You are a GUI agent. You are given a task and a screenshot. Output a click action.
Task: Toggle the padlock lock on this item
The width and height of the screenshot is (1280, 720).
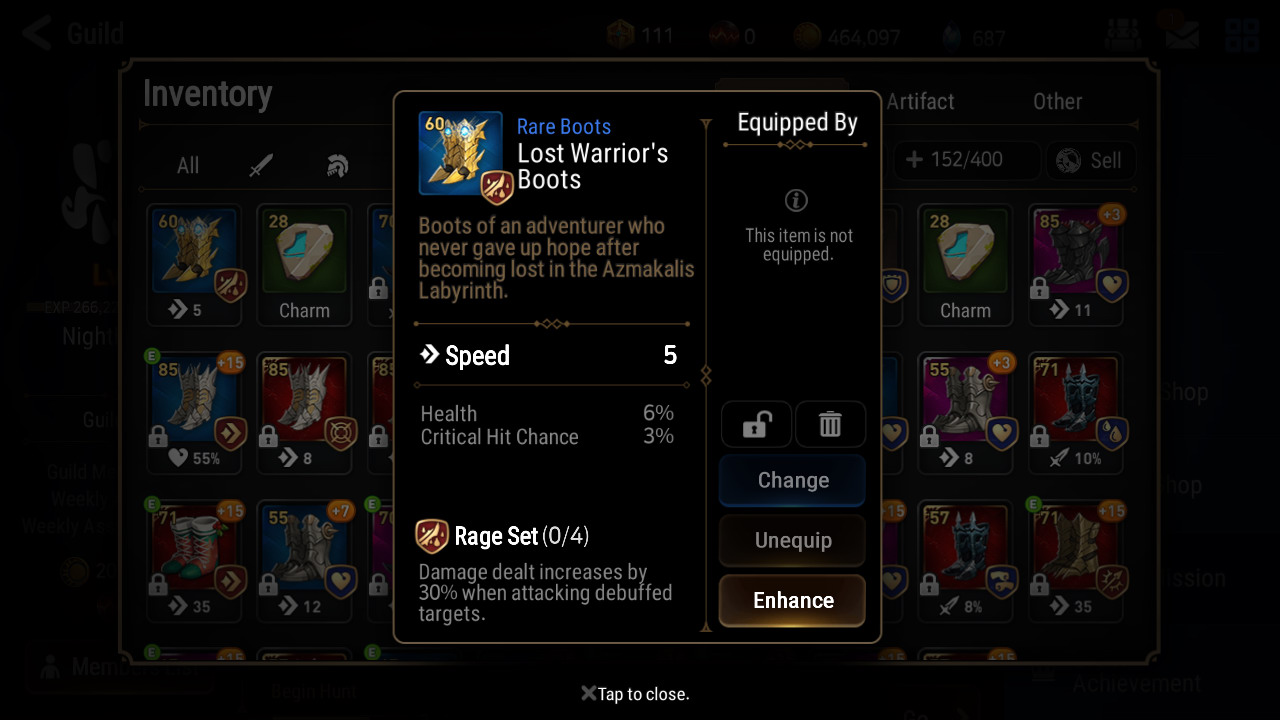756,425
